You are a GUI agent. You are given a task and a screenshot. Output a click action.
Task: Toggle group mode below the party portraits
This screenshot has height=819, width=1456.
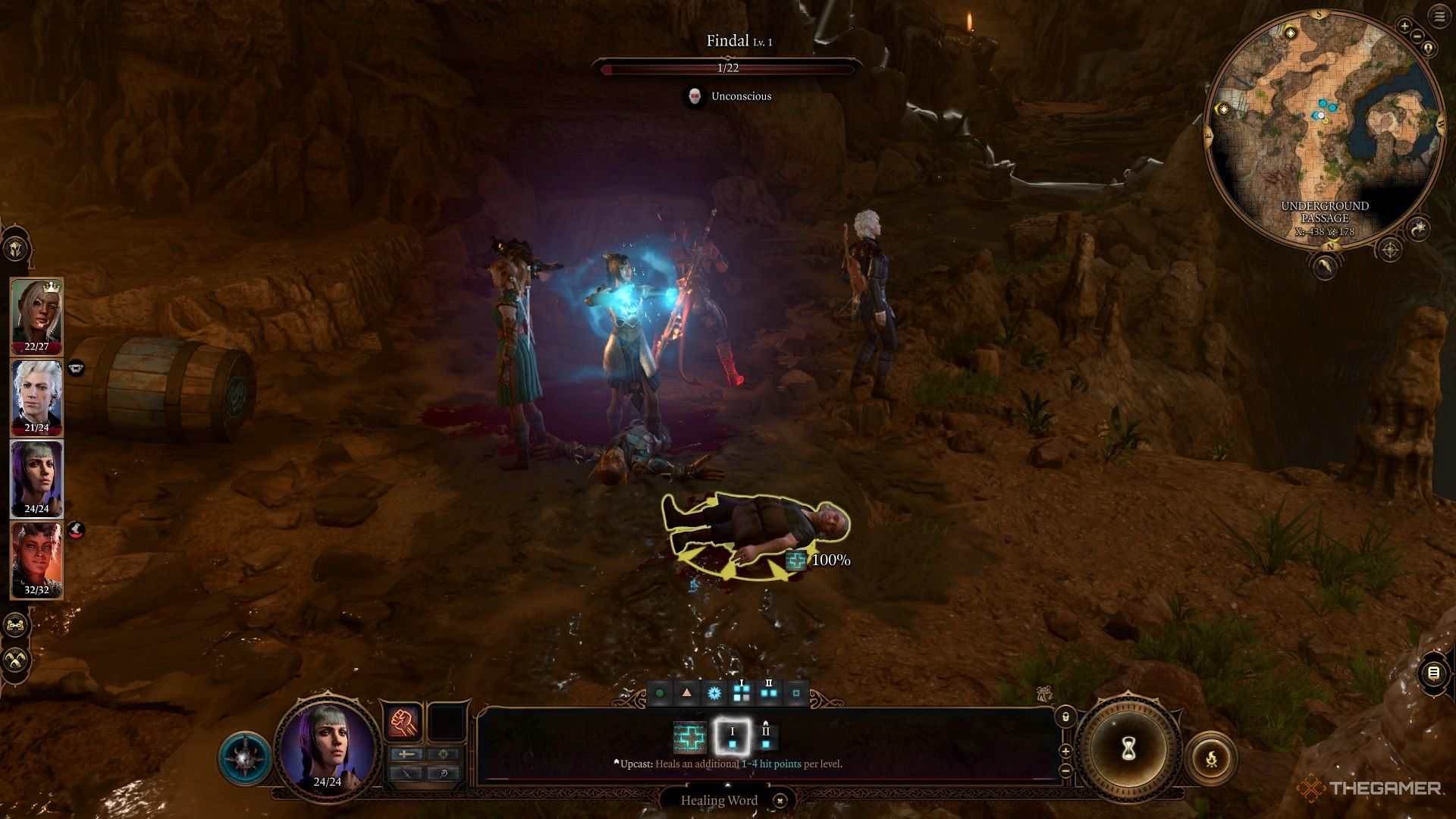pyautogui.click(x=15, y=625)
